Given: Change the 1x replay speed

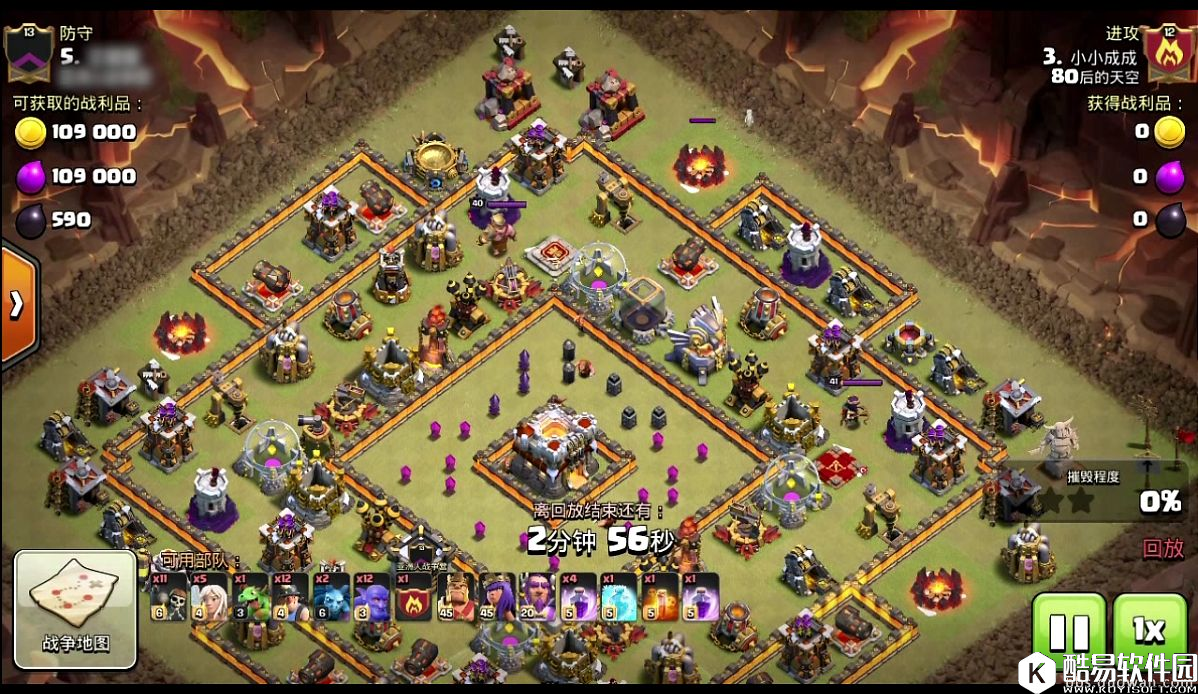Looking at the screenshot, I should (1149, 632).
